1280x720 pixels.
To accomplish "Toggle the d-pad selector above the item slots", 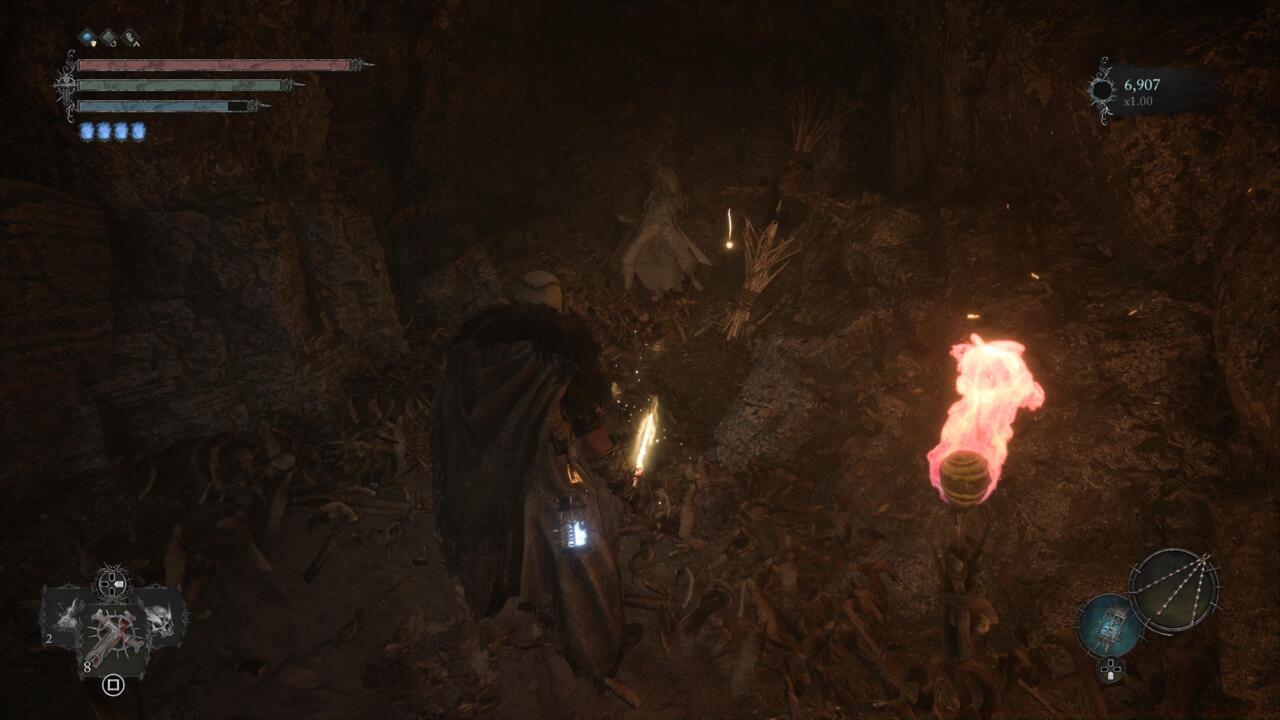I will (111, 583).
